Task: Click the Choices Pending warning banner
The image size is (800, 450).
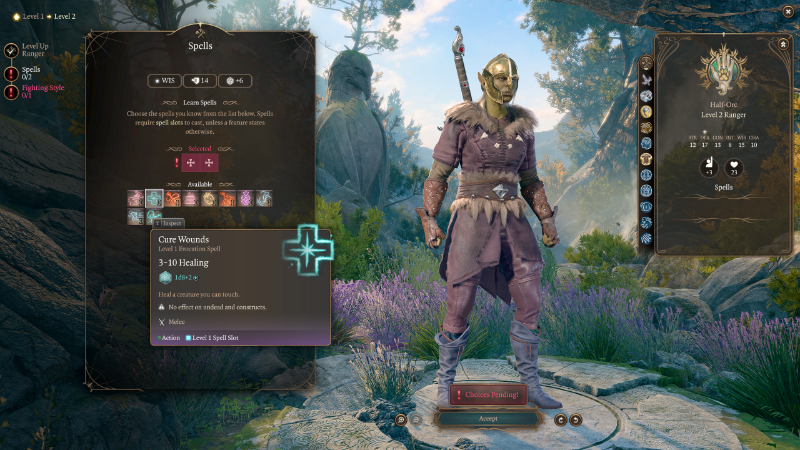Action: coord(488,395)
